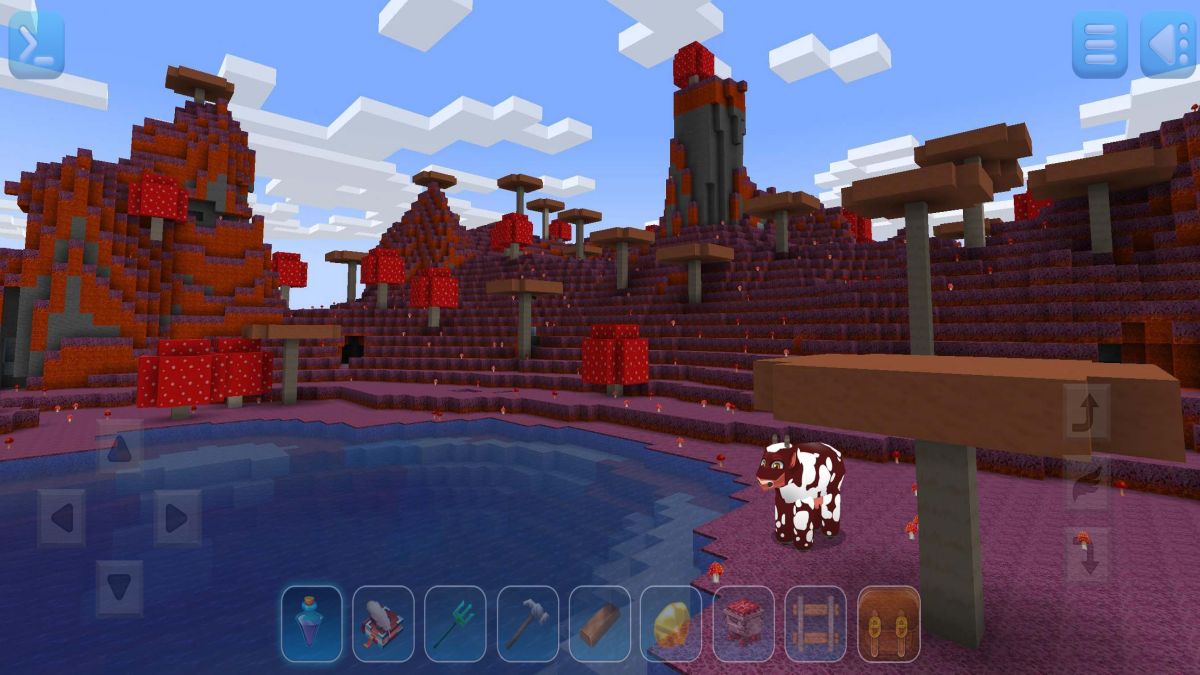Image resolution: width=1200 pixels, height=675 pixels.
Task: Equip the teal trident from hotbar
Action: tap(455, 624)
